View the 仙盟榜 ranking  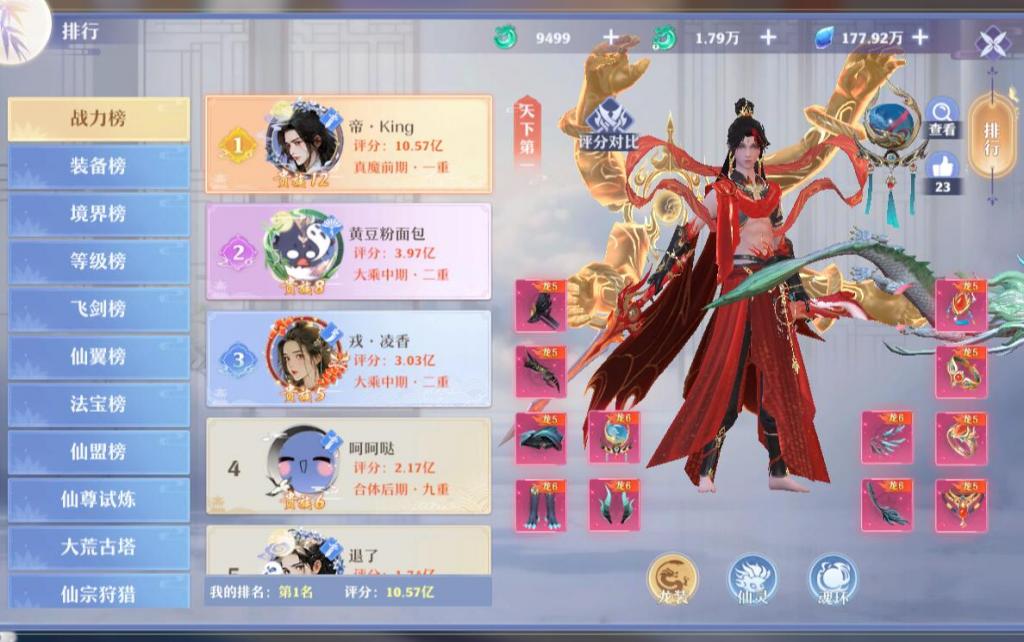(x=98, y=452)
